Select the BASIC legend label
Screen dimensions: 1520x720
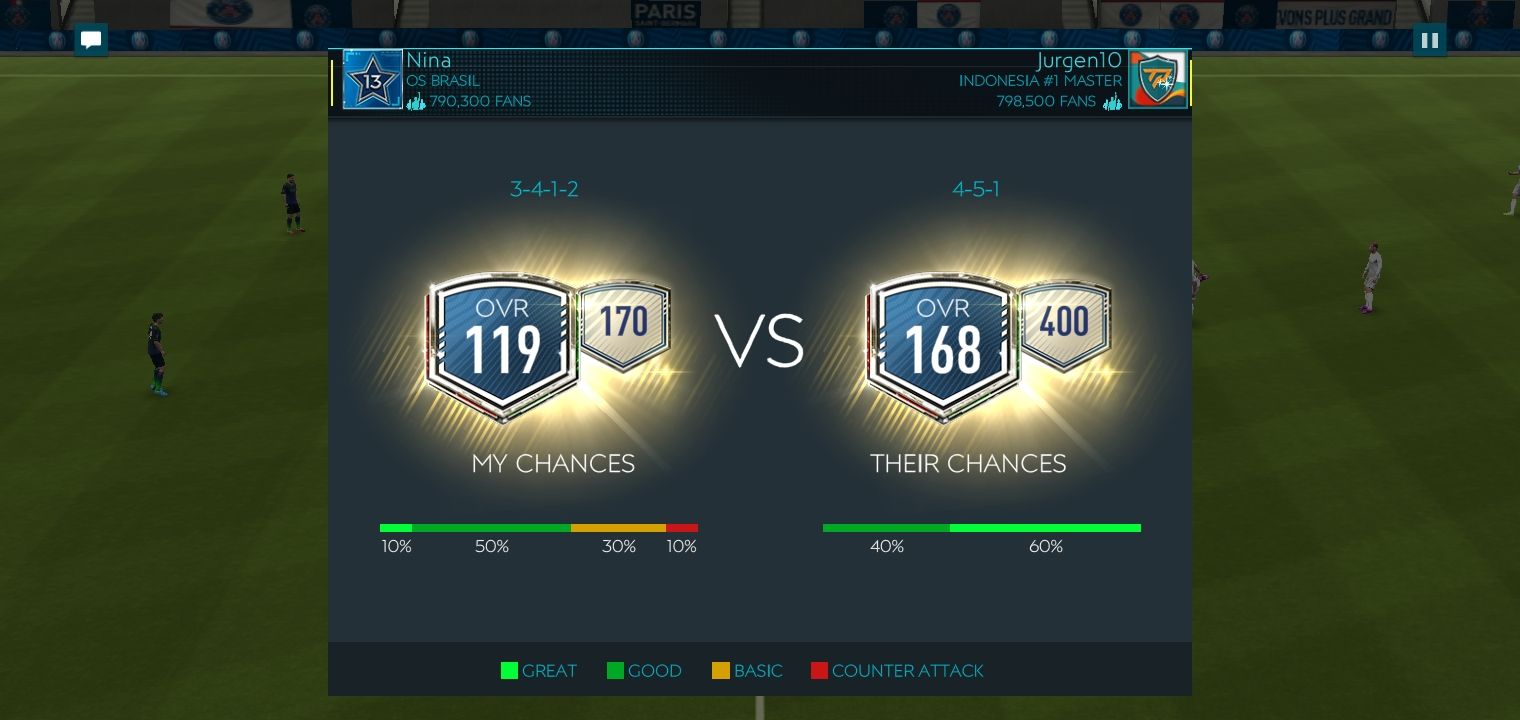(758, 671)
